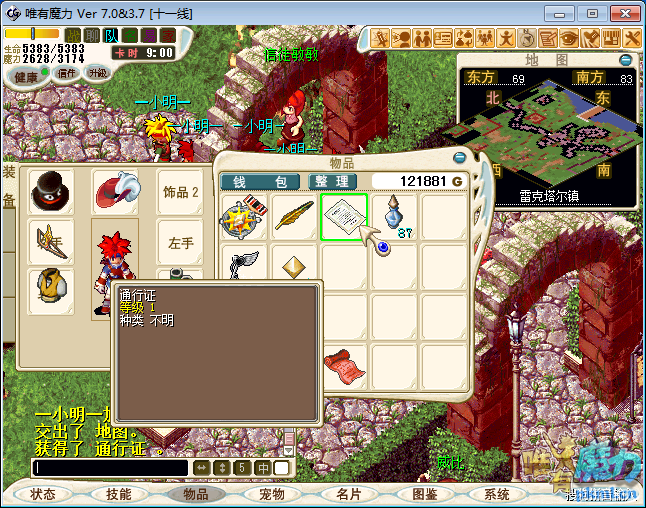Choose the blue potion bottle with 87
Screen dimensions: 646x508
393,217
